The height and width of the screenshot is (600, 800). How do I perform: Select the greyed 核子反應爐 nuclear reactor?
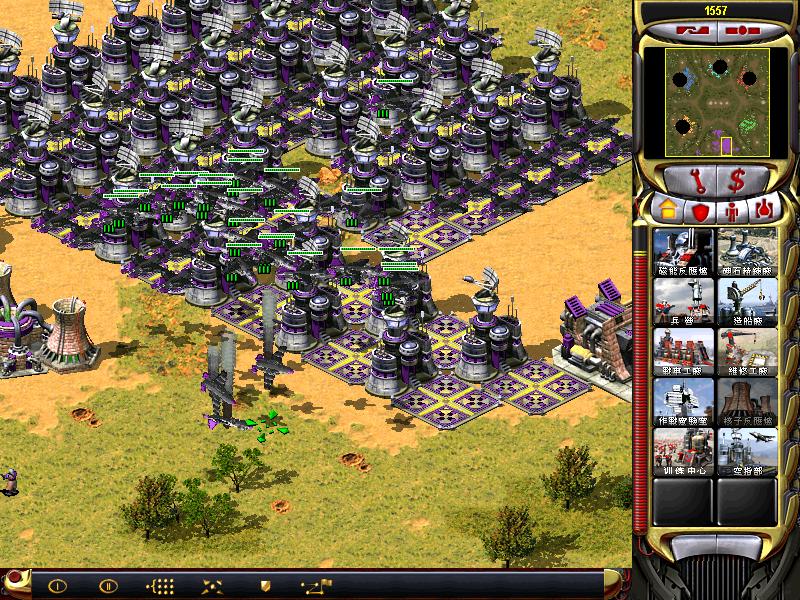click(747, 401)
